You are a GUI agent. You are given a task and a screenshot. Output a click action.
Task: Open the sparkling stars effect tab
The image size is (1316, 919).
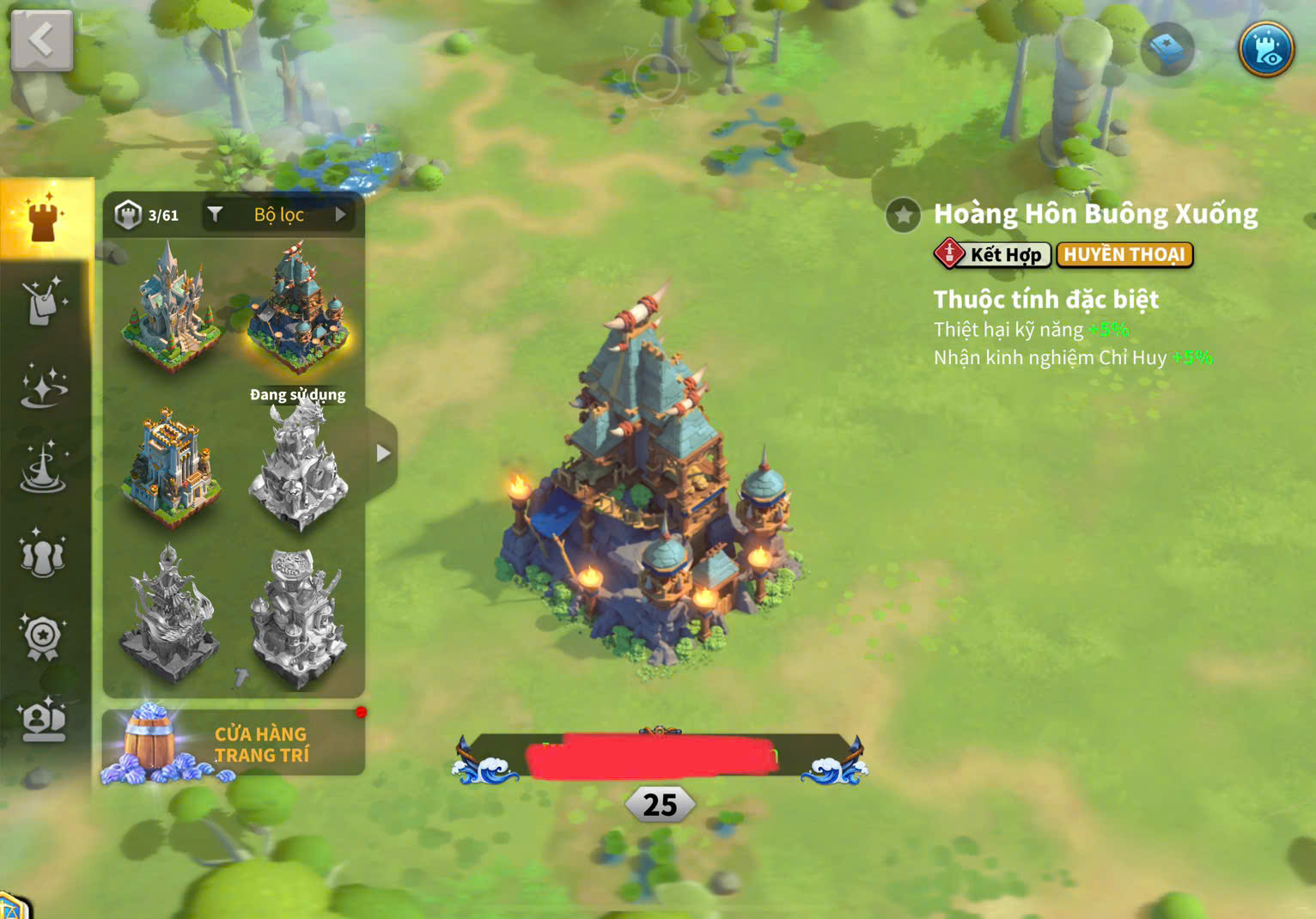point(43,386)
